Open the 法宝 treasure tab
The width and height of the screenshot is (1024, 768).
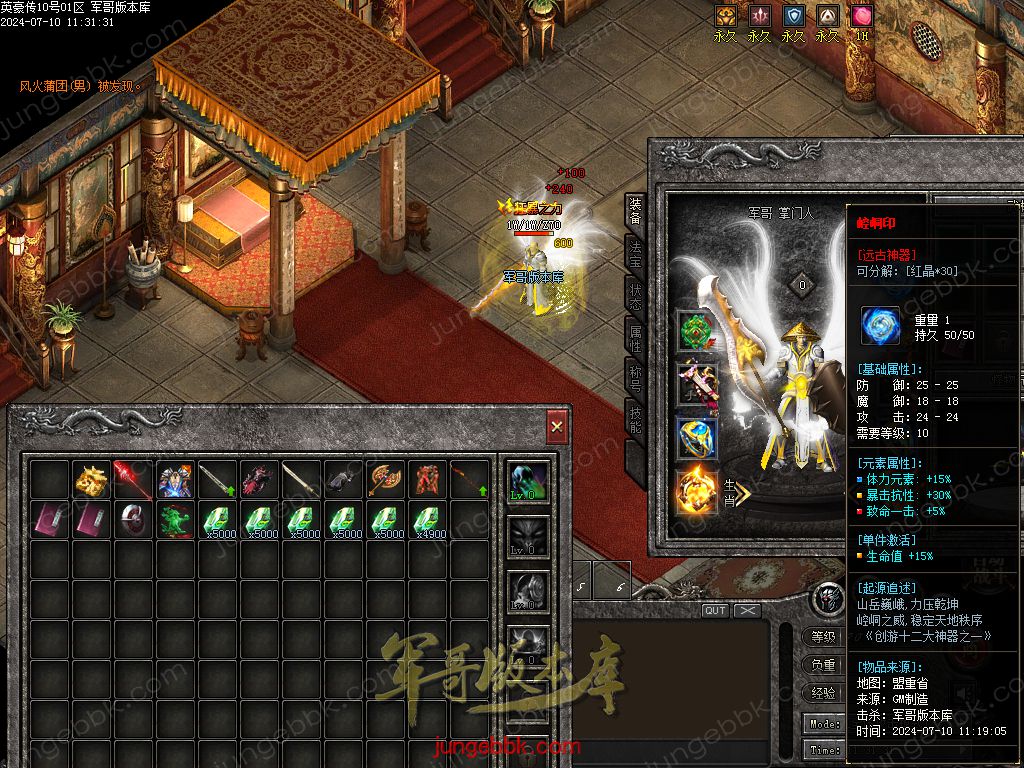pos(635,253)
